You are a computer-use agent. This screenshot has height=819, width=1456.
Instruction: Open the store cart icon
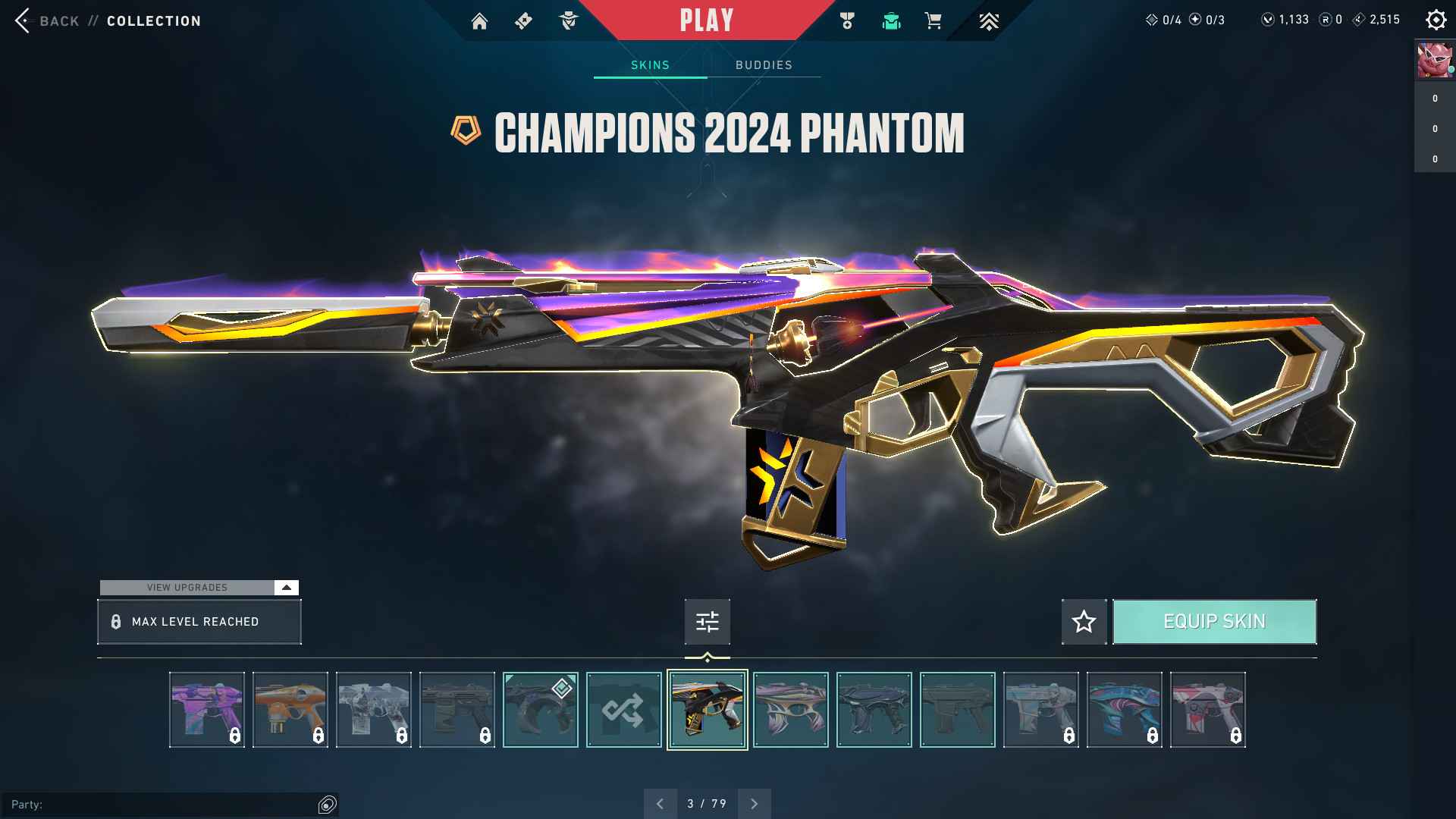933,21
